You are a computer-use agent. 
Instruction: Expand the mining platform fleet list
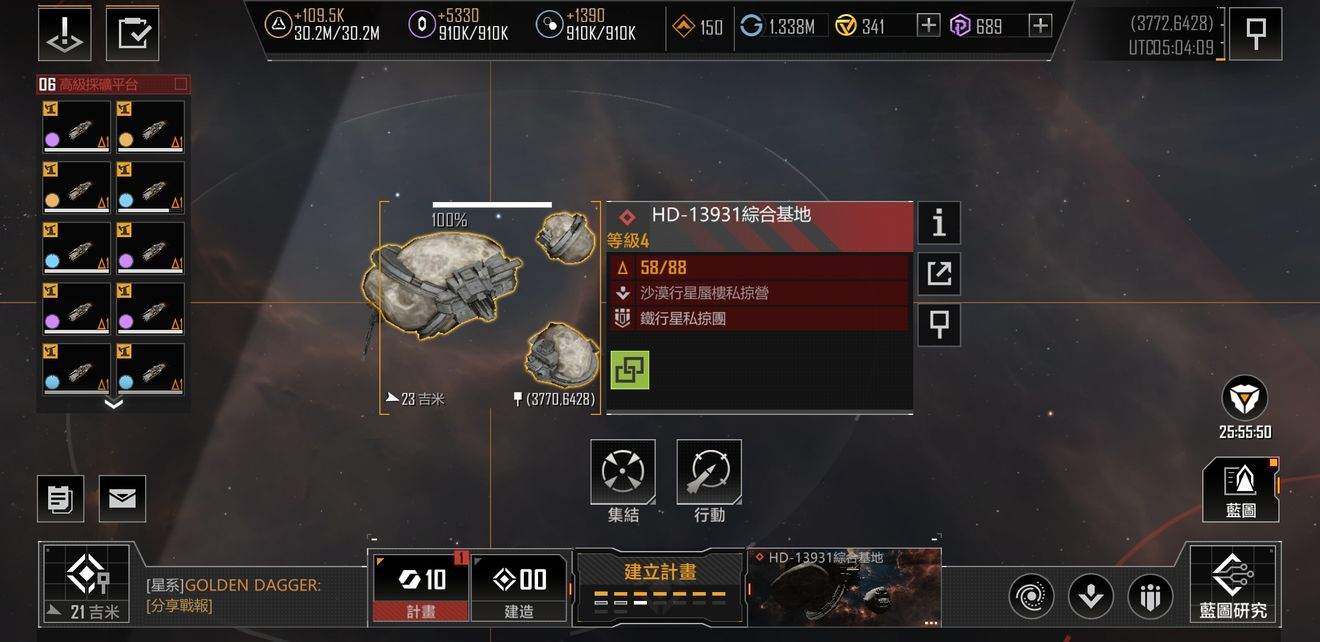(x=113, y=404)
